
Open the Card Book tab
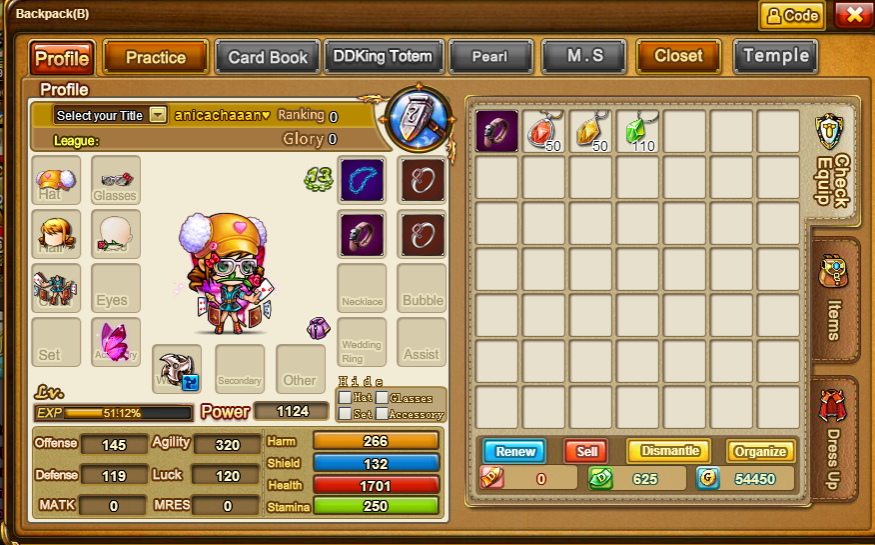pyautogui.click(x=268, y=57)
